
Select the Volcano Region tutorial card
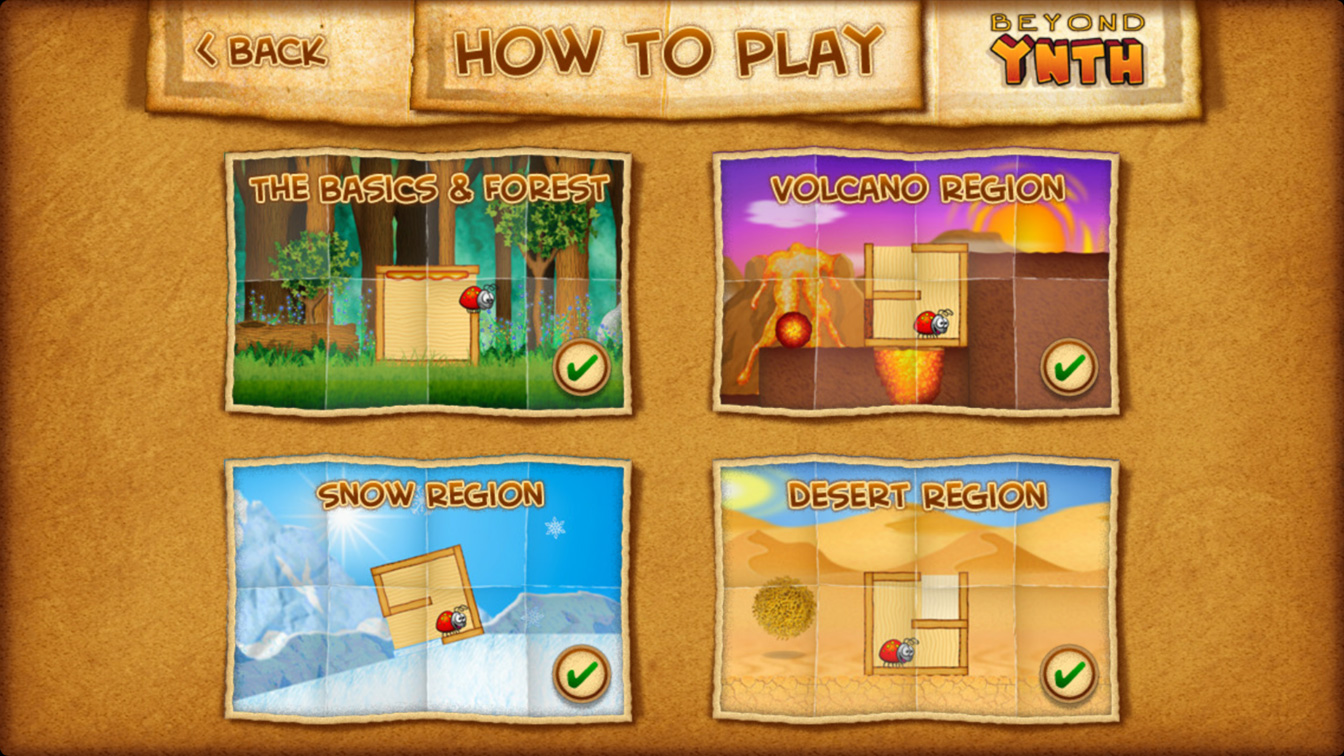tap(915, 282)
